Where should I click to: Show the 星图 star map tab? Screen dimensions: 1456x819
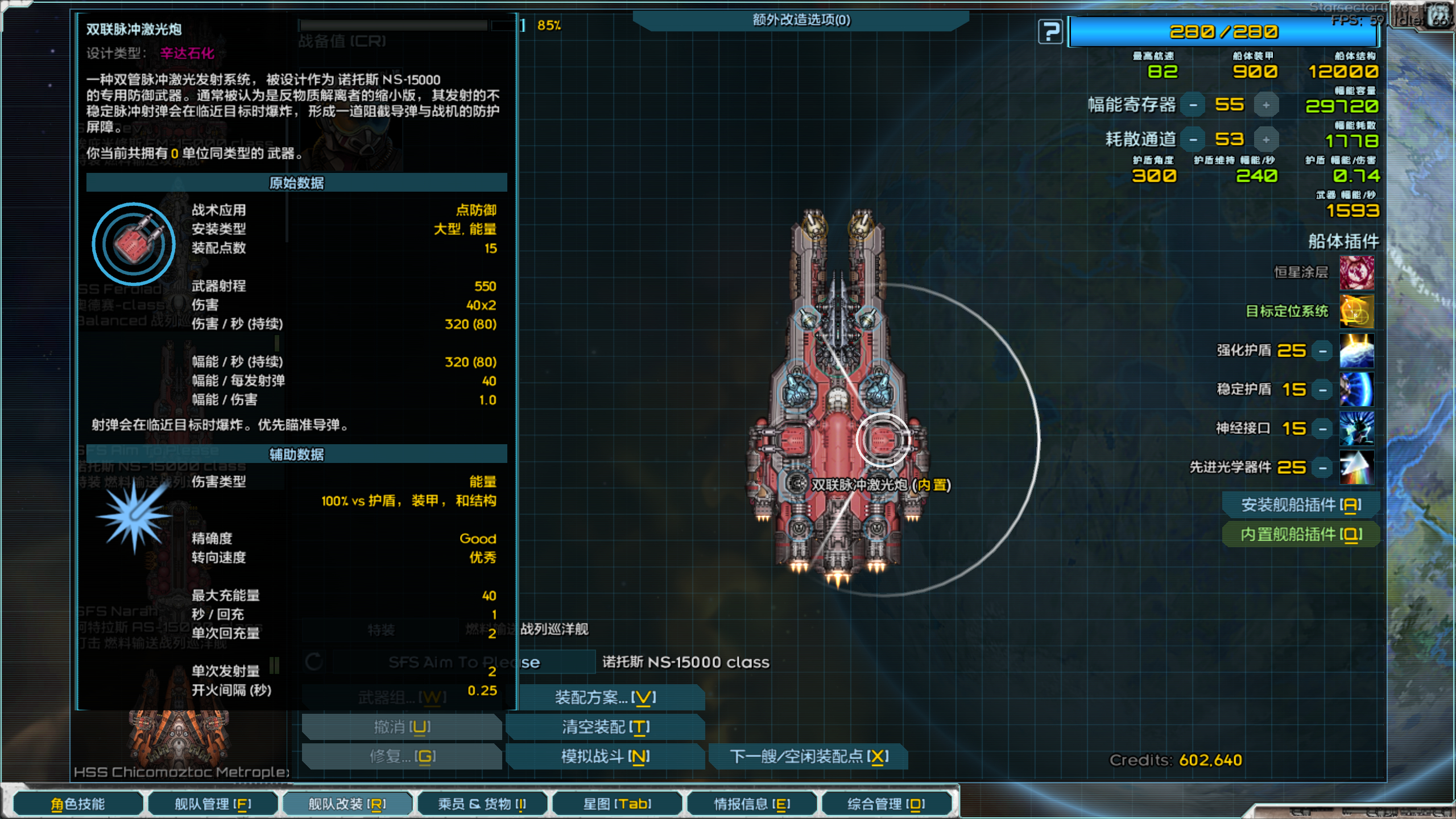pos(617,804)
